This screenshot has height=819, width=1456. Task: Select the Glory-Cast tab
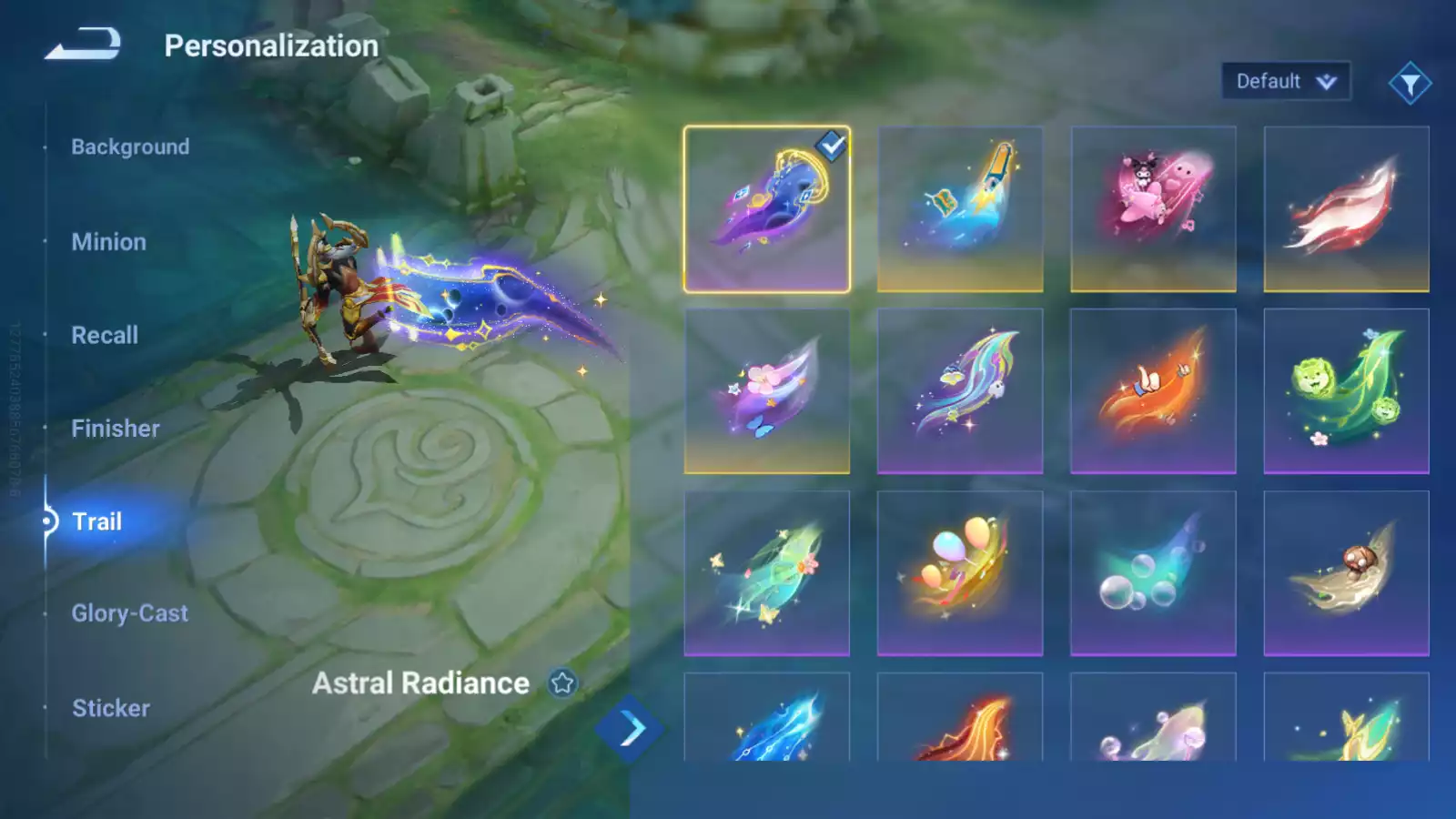tap(129, 613)
